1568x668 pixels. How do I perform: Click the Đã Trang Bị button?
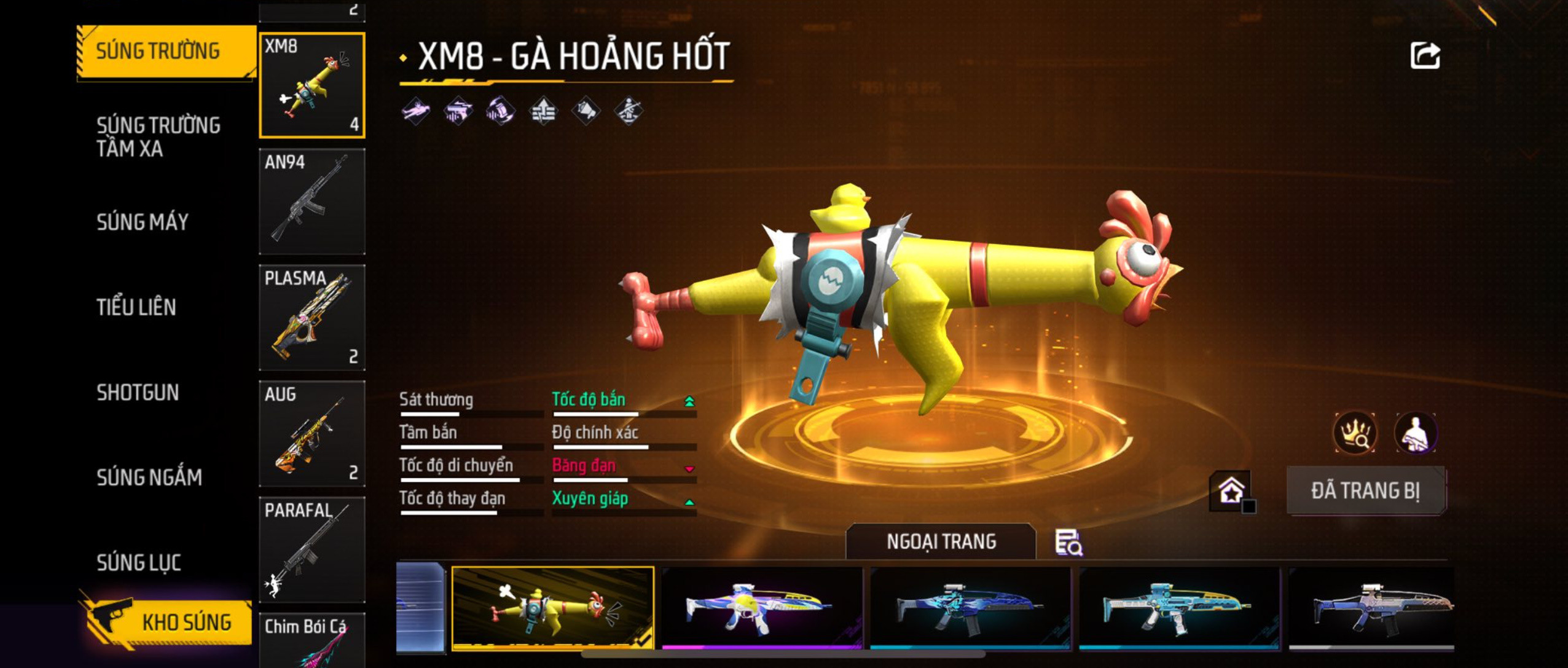point(1366,490)
